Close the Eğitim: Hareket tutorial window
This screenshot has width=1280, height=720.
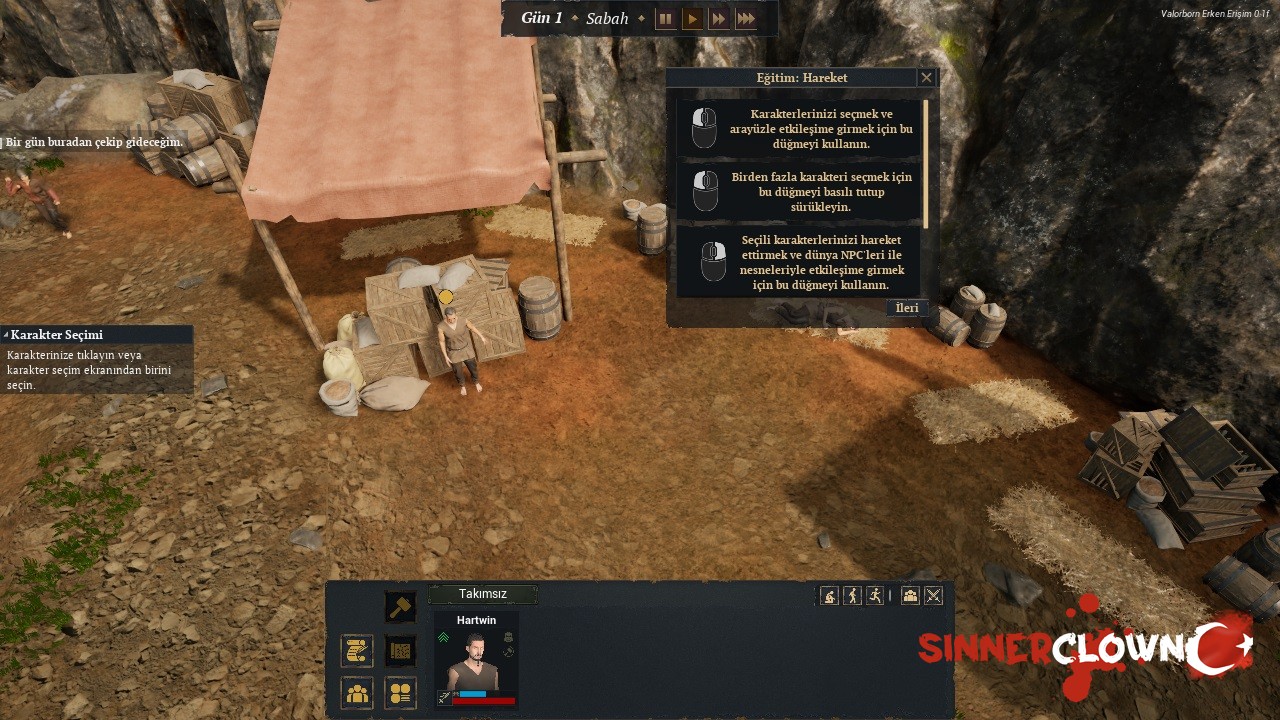click(x=926, y=78)
